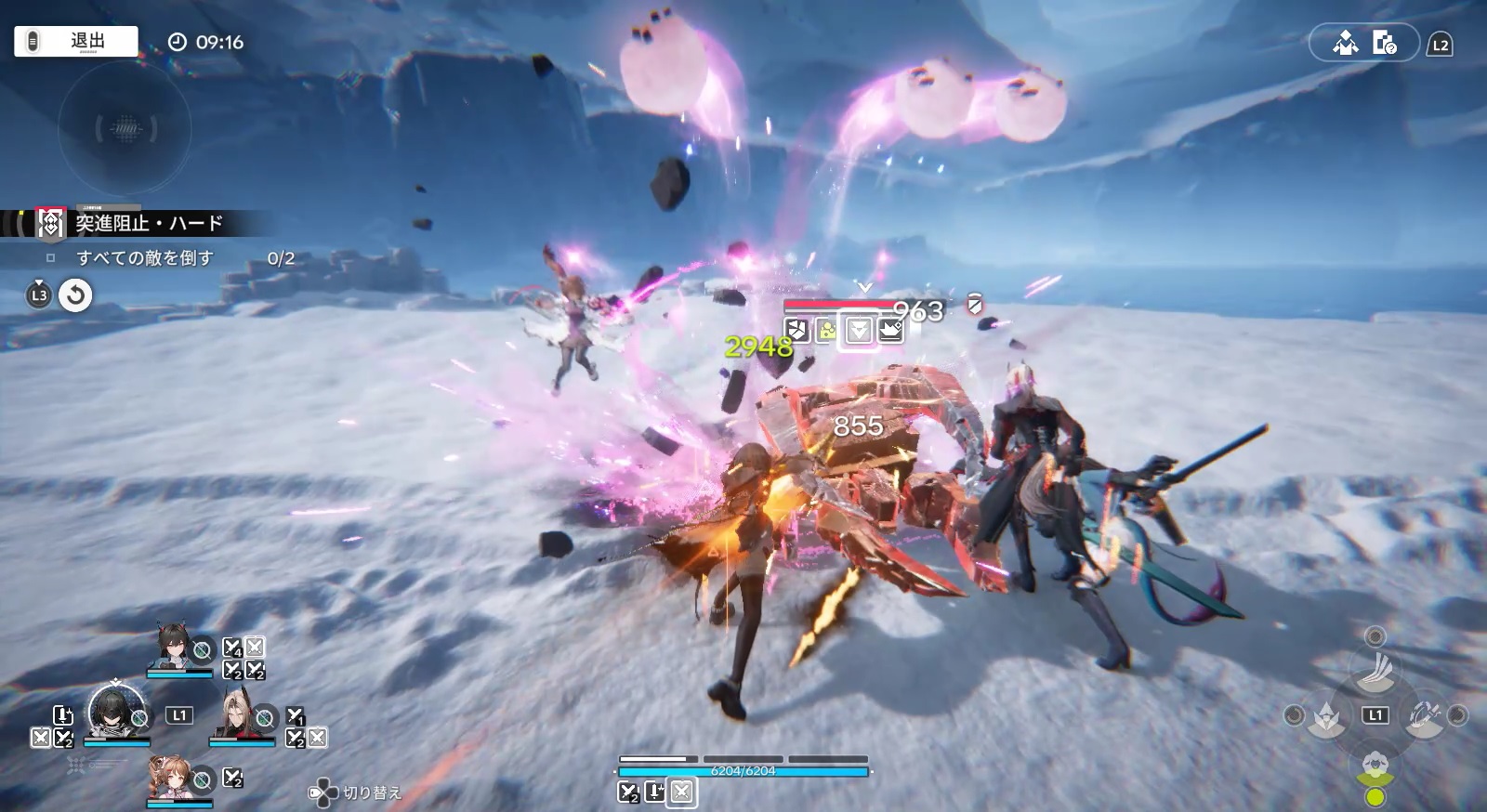Open the team formation icon

1345,43
